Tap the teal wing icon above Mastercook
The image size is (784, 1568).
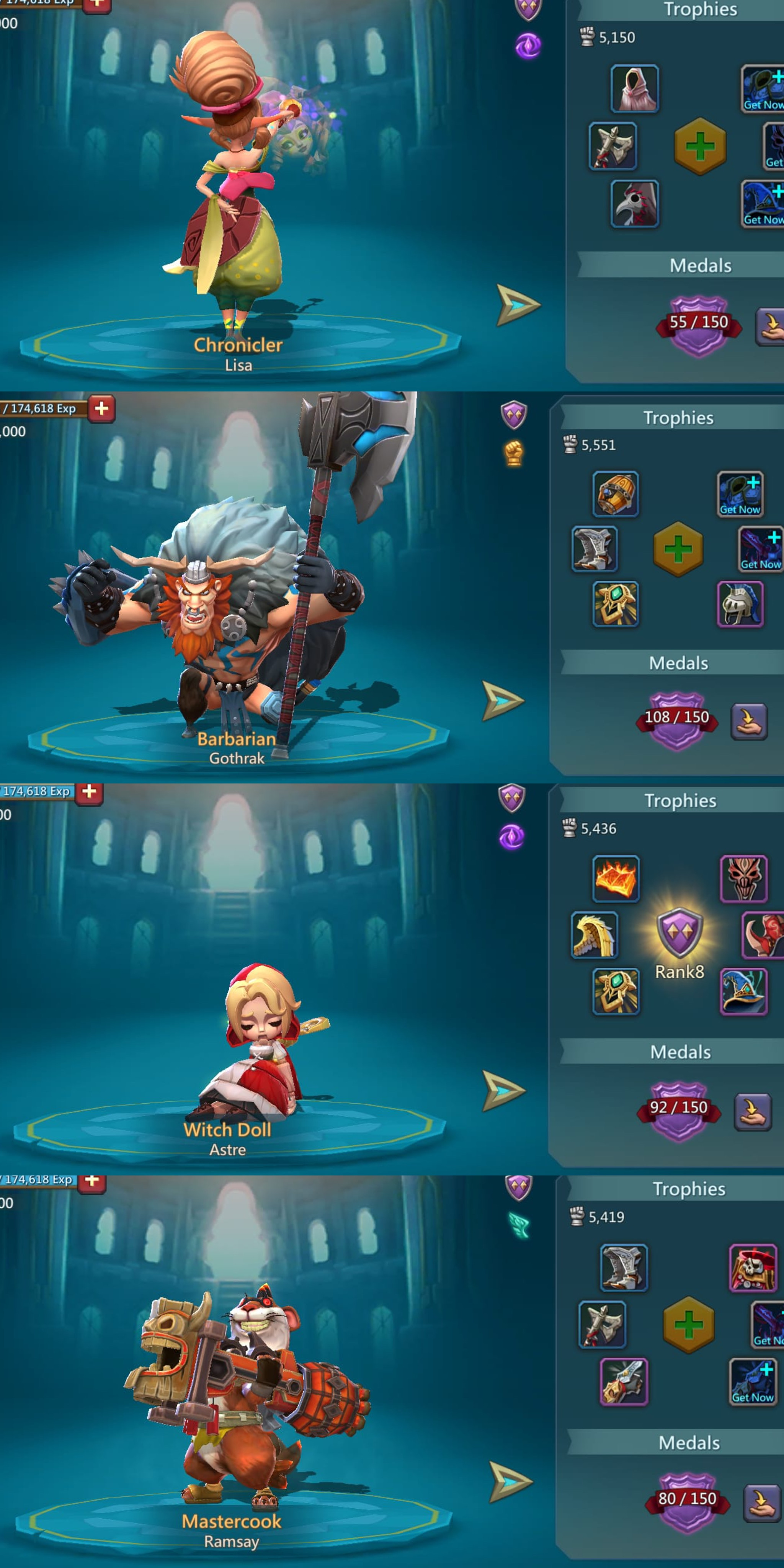tap(519, 1226)
